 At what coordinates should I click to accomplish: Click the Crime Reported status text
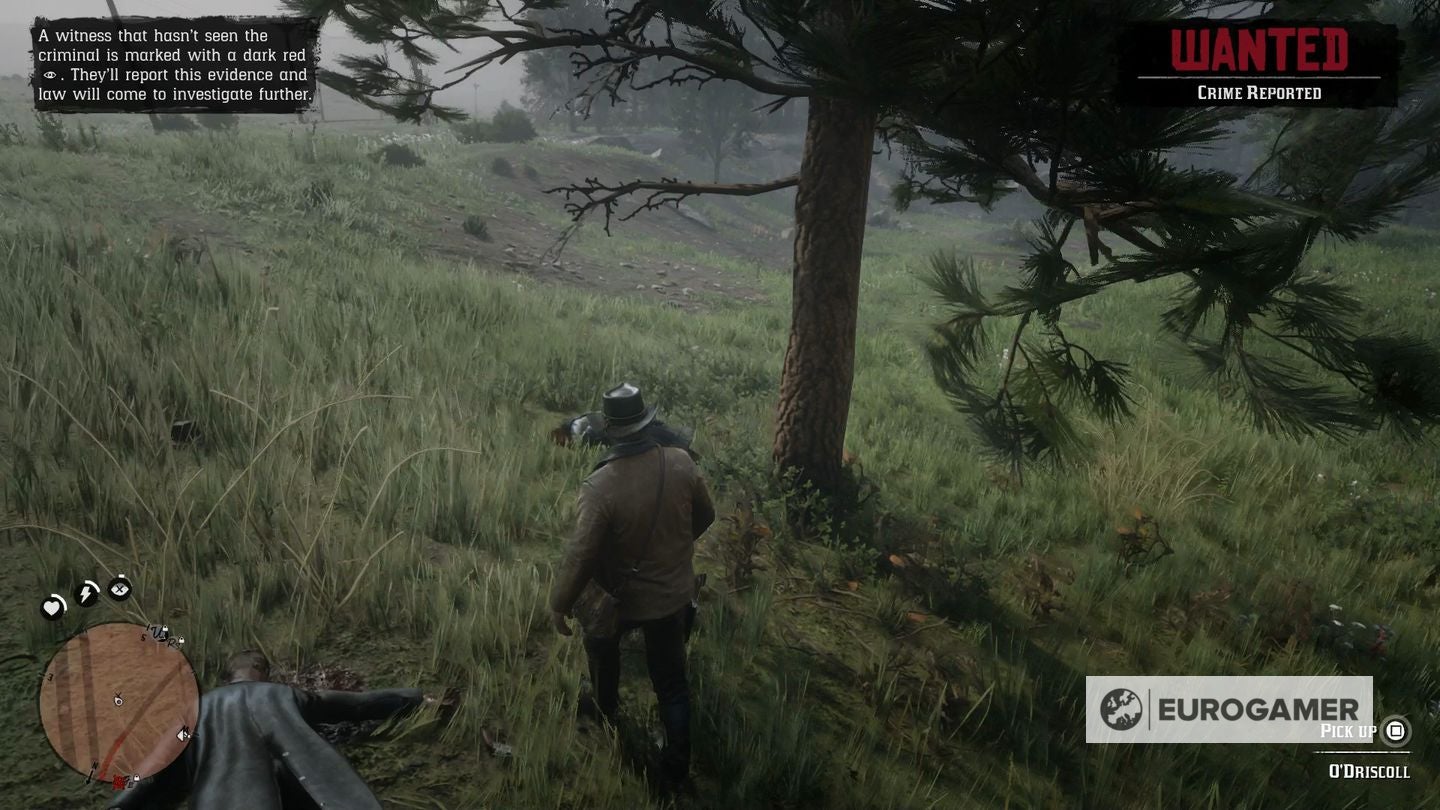pos(1258,92)
